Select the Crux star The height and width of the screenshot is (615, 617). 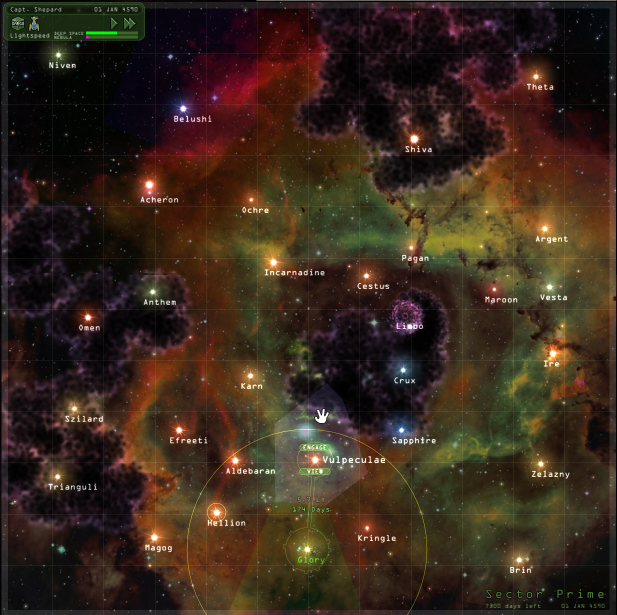404,369
